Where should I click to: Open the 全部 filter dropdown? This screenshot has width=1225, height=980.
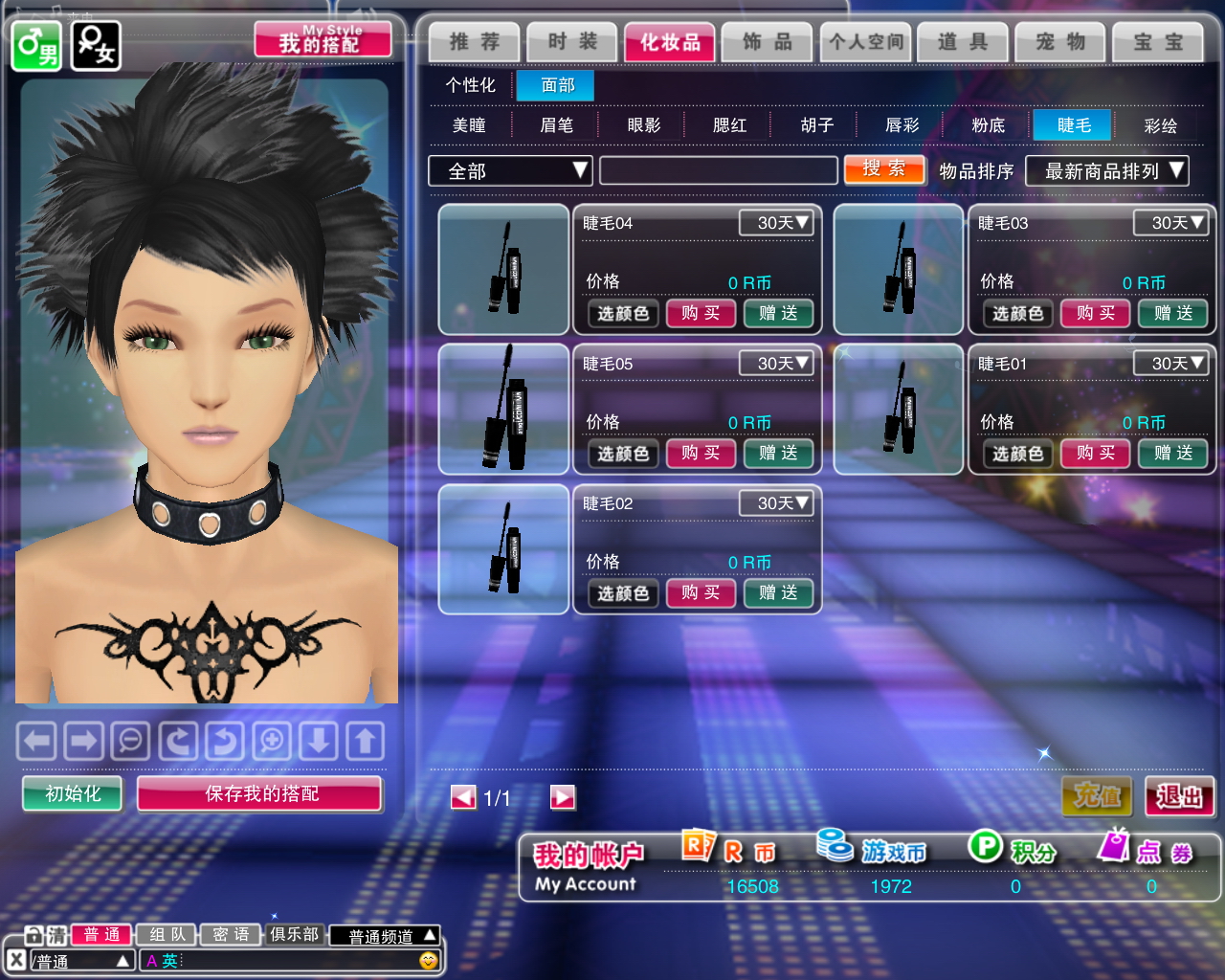pos(510,170)
